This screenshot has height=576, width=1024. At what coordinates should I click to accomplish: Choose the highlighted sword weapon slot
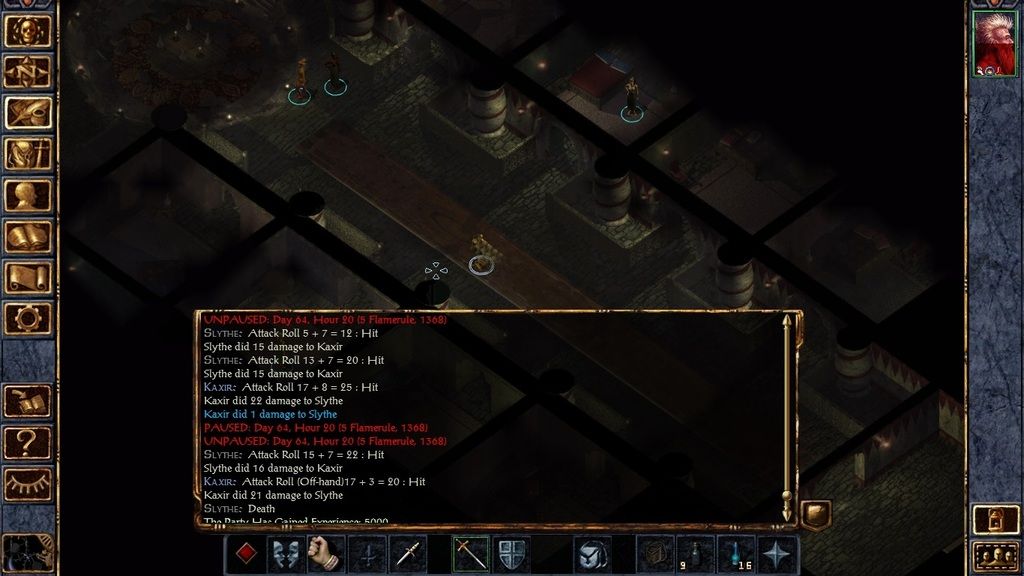[x=470, y=554]
